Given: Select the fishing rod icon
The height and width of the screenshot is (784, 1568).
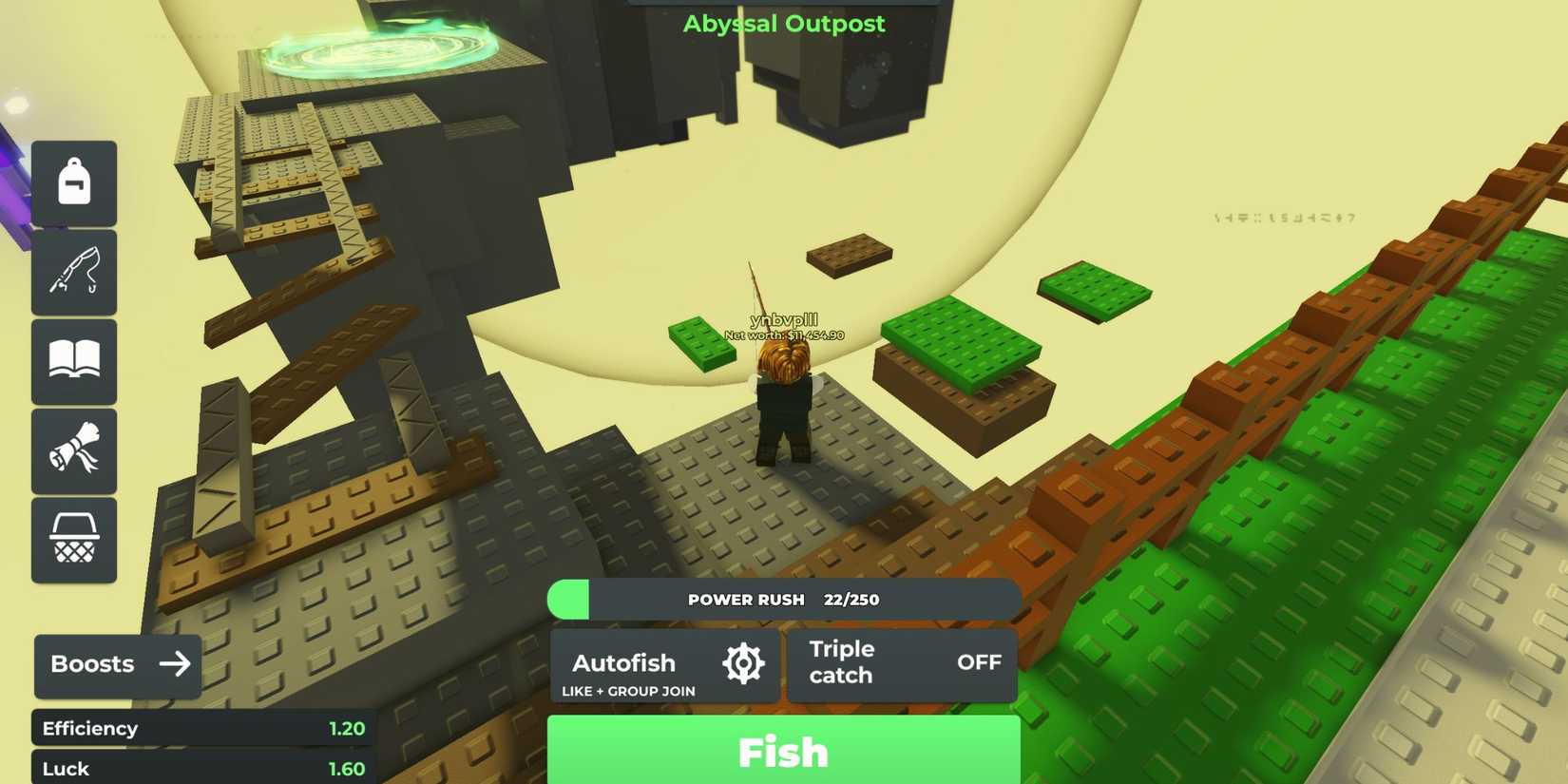Looking at the screenshot, I should click(x=74, y=273).
